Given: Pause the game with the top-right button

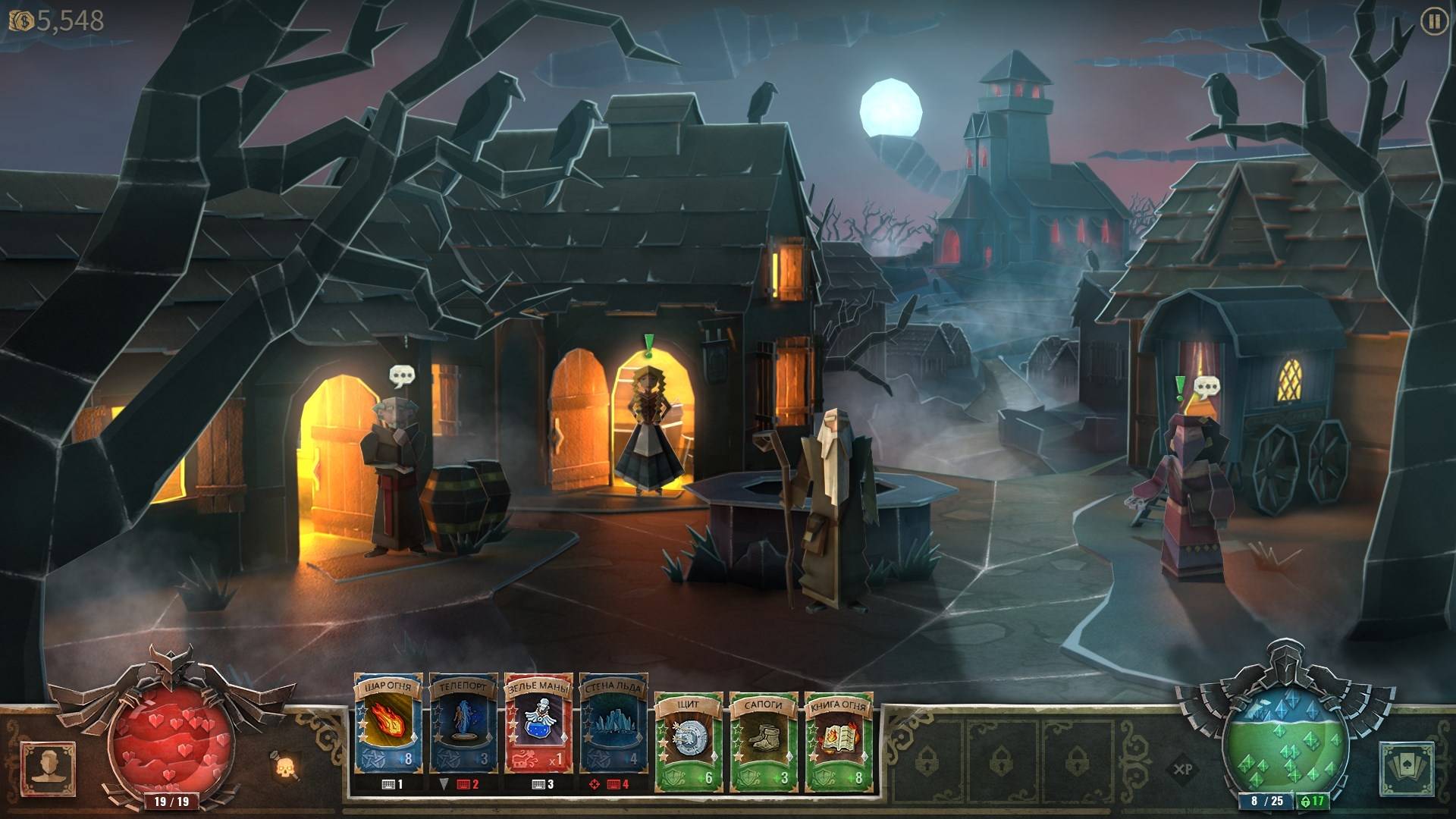Looking at the screenshot, I should click(1433, 22).
